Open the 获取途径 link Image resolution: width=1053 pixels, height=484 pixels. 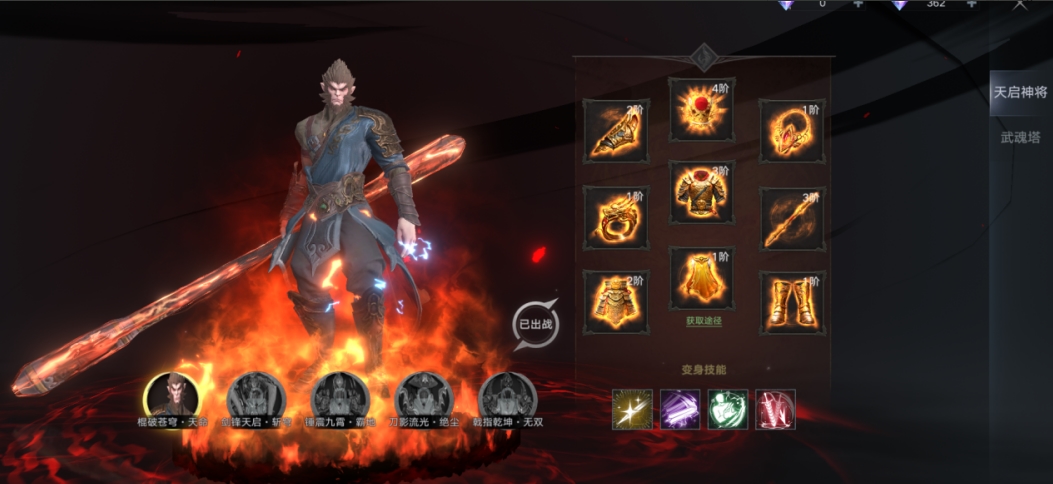703,321
